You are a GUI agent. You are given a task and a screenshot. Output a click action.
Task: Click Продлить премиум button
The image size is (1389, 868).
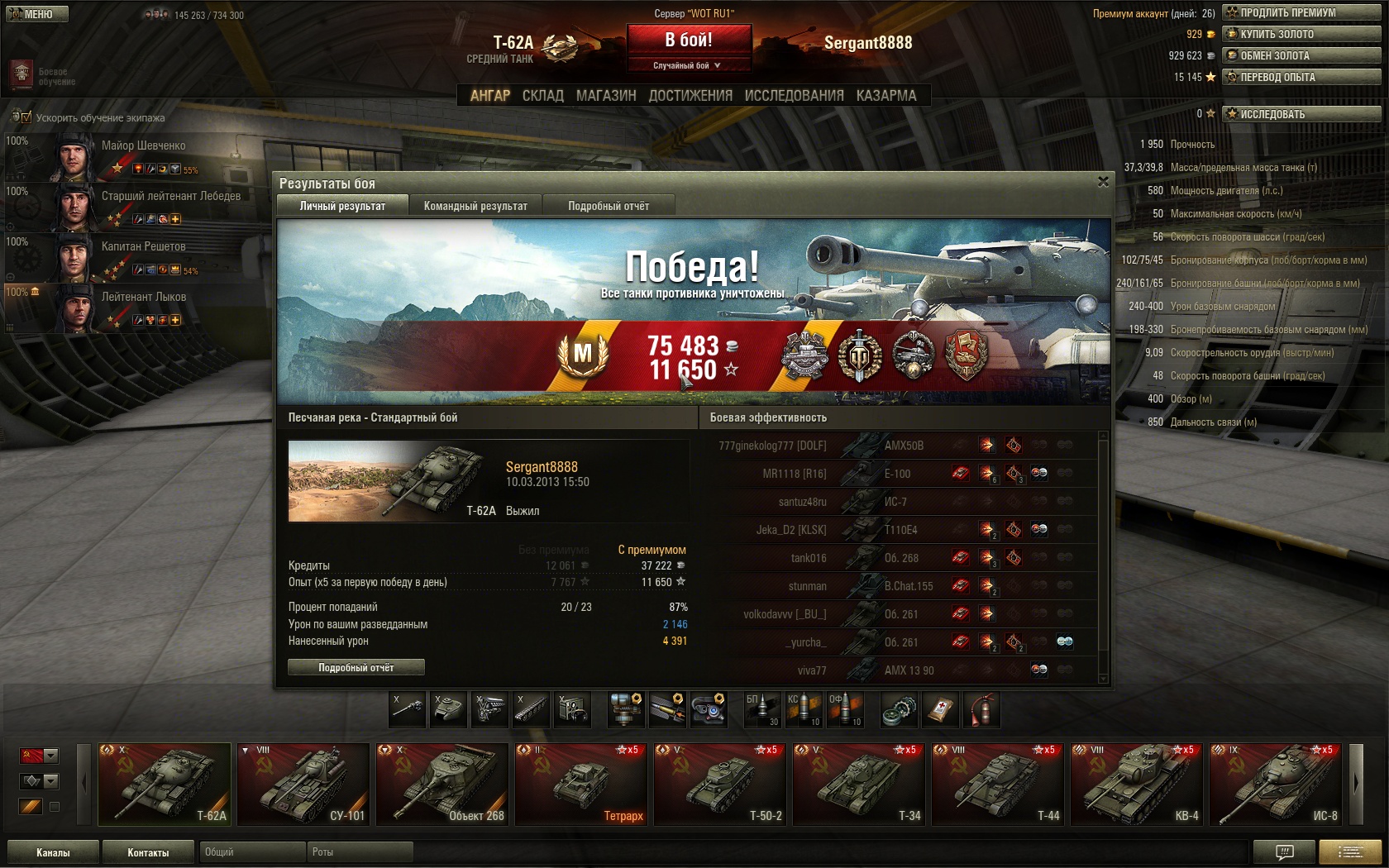pyautogui.click(x=1301, y=12)
